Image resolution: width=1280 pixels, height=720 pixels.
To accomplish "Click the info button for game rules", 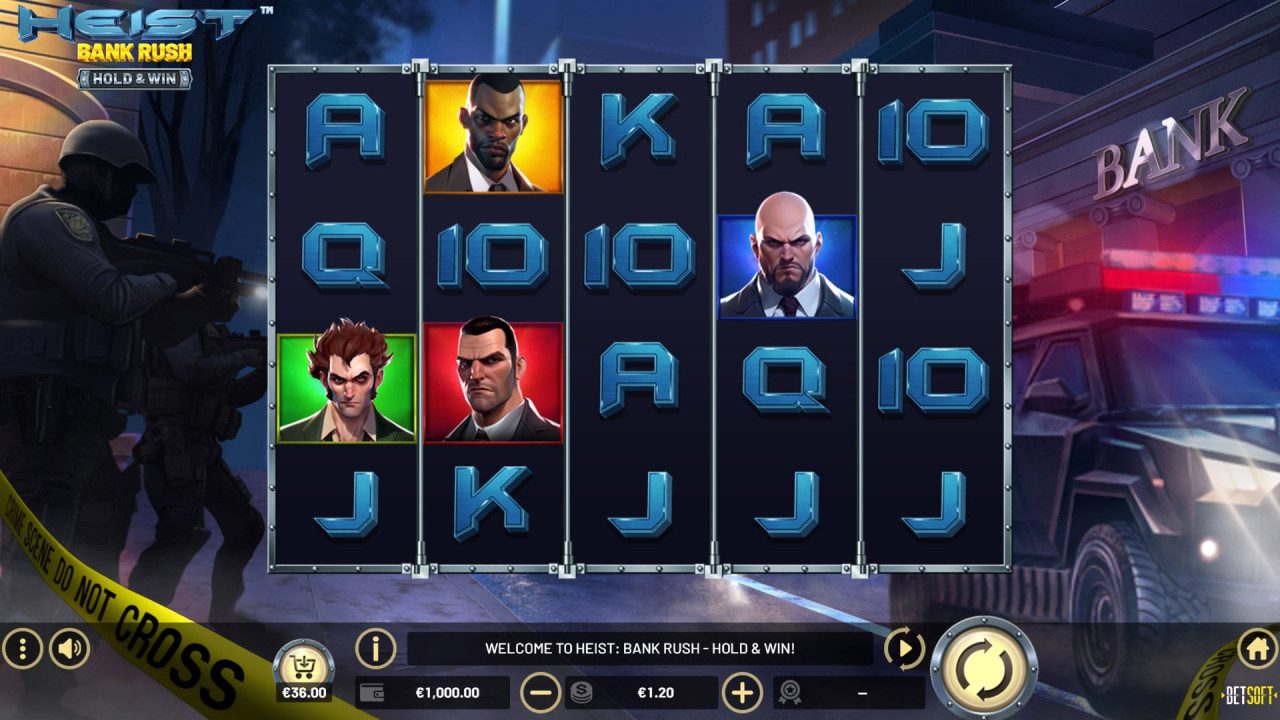I will pyautogui.click(x=373, y=649).
